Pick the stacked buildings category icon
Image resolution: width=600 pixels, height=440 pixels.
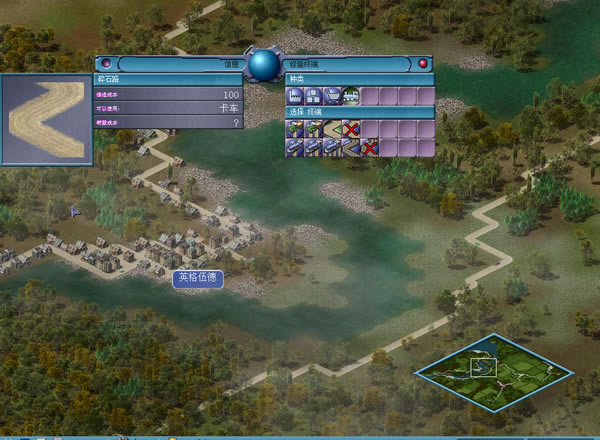tap(313, 96)
